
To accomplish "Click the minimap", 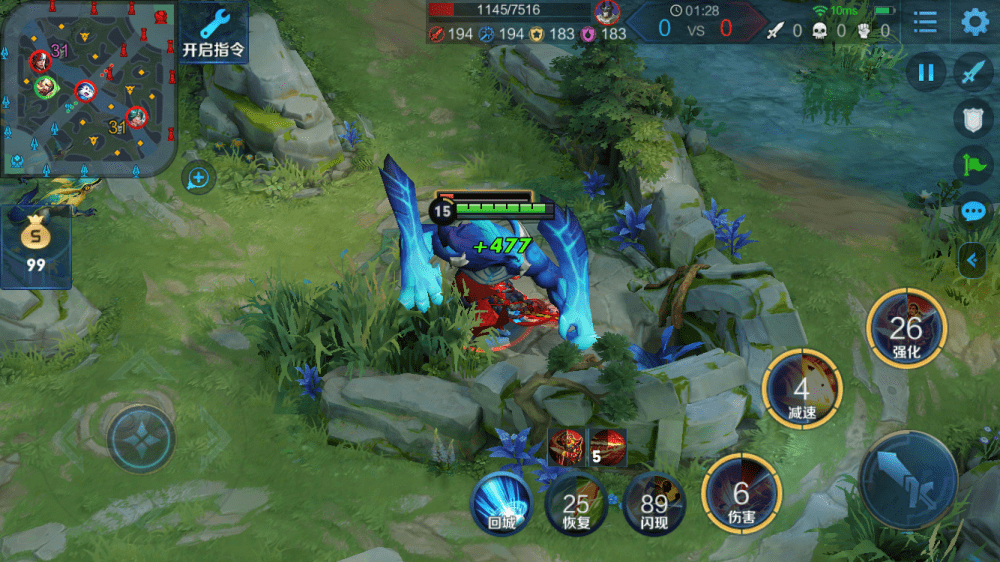I will tap(88, 88).
